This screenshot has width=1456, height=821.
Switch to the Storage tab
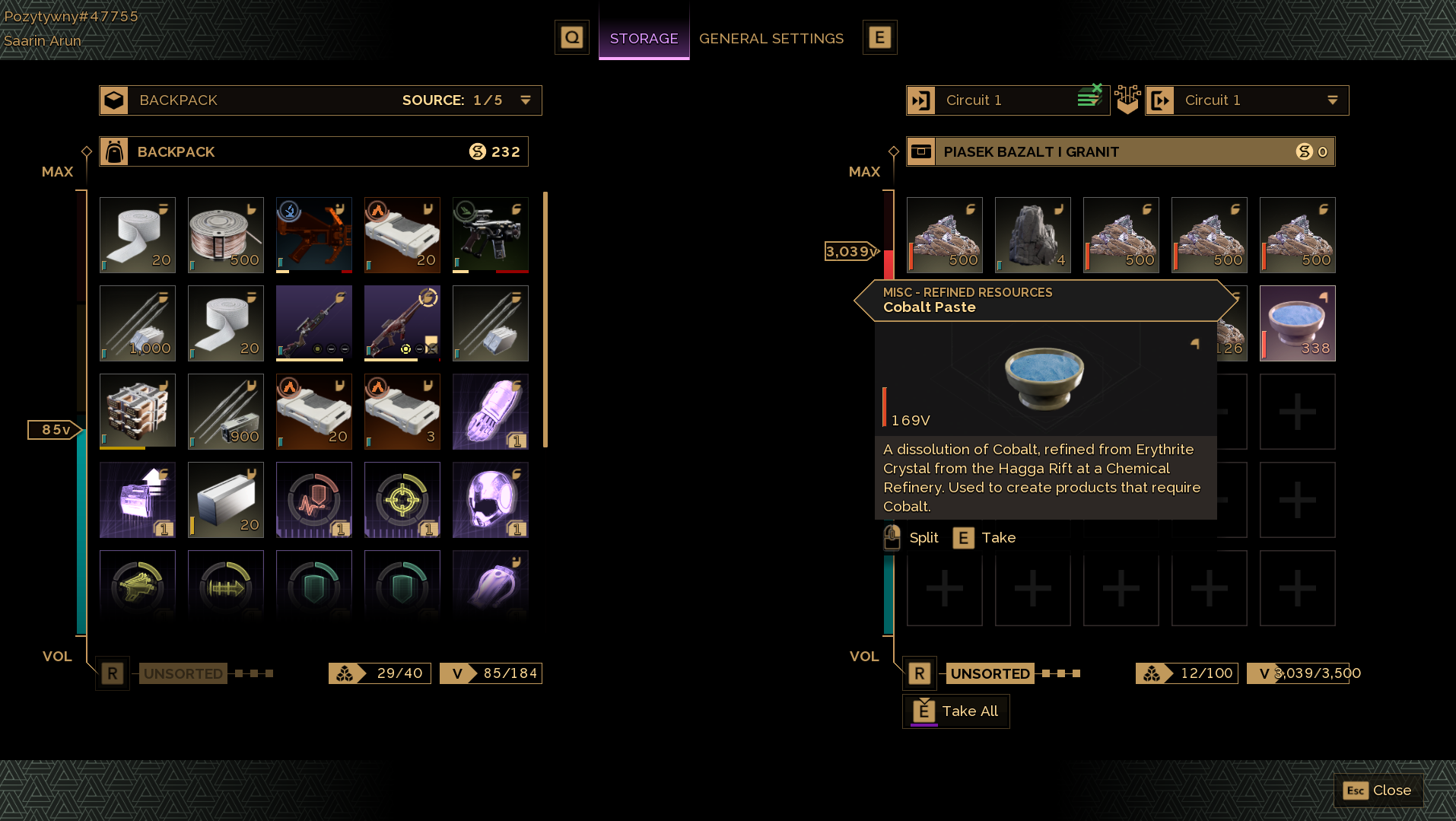click(x=644, y=38)
